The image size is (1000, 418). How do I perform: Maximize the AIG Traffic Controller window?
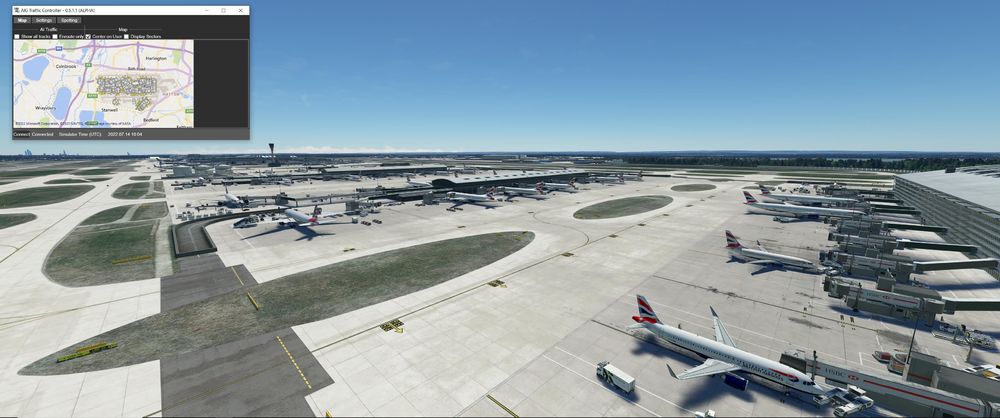(223, 10)
